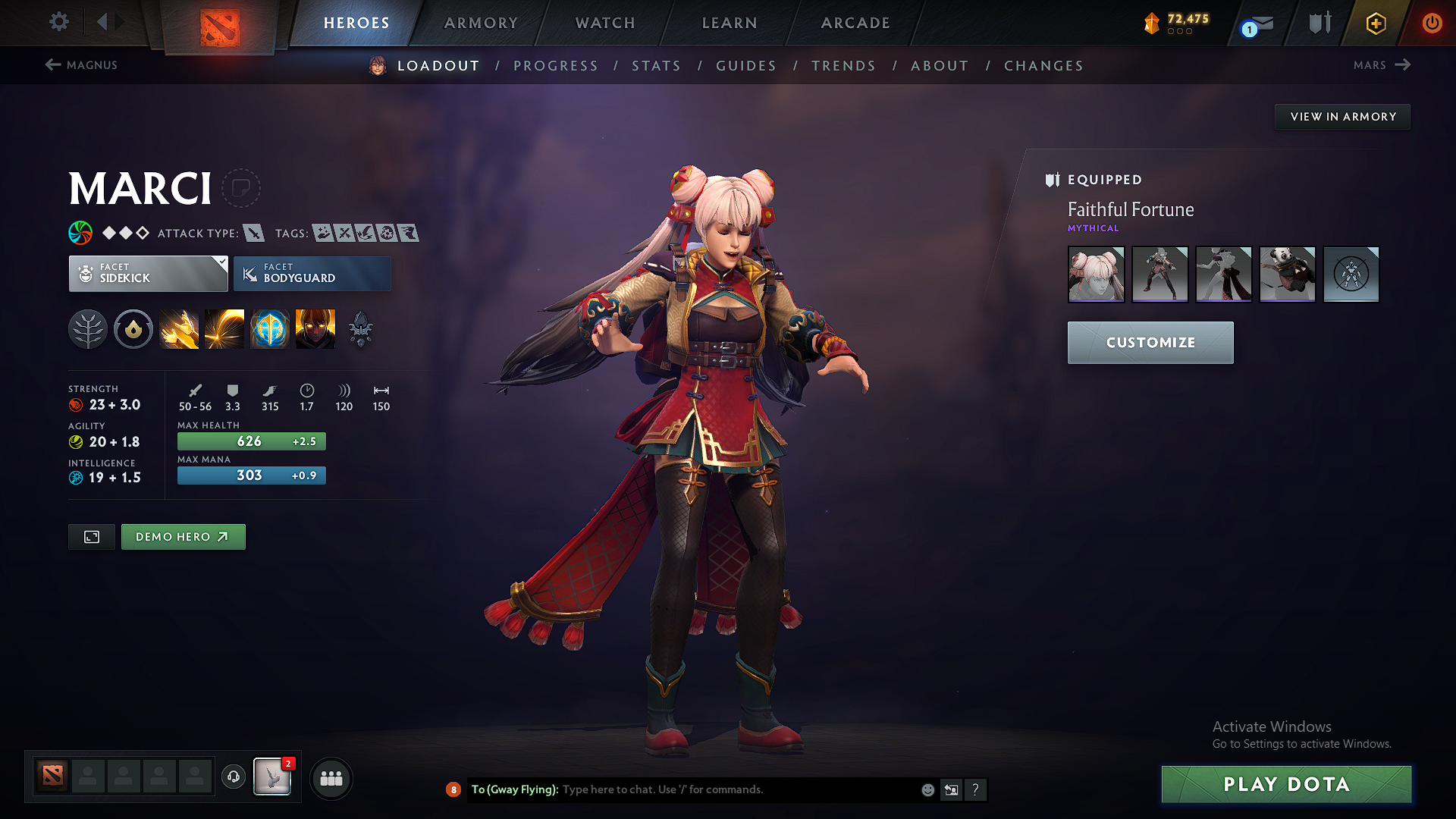The height and width of the screenshot is (819, 1456).
Task: Switch to the STATS tab
Action: [x=657, y=65]
